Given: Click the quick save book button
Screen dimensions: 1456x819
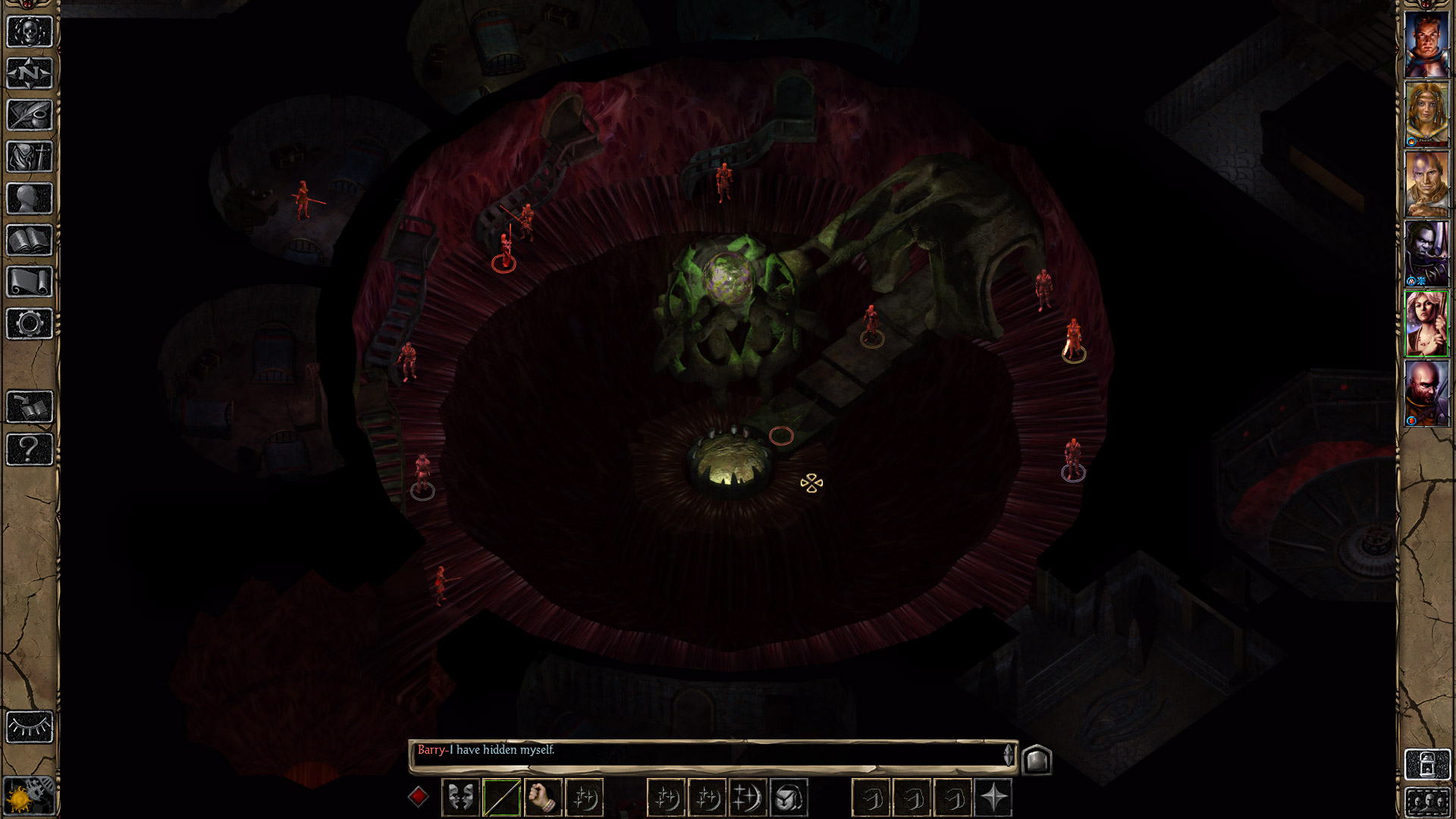Looking at the screenshot, I should coord(30,407).
